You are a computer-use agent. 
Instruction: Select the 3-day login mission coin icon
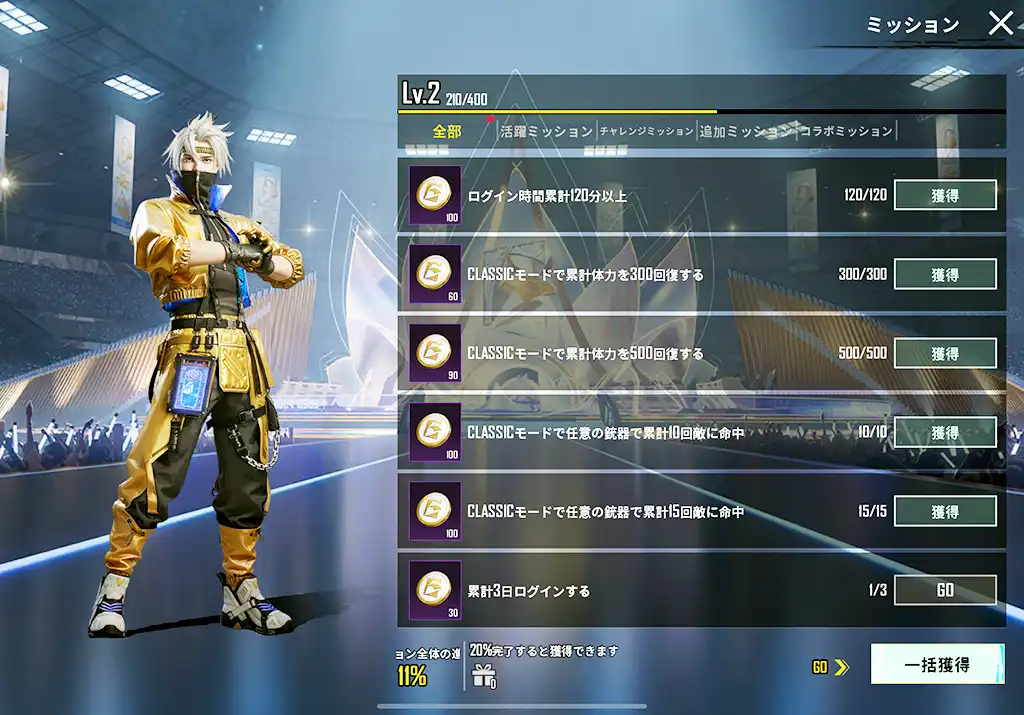(435, 590)
